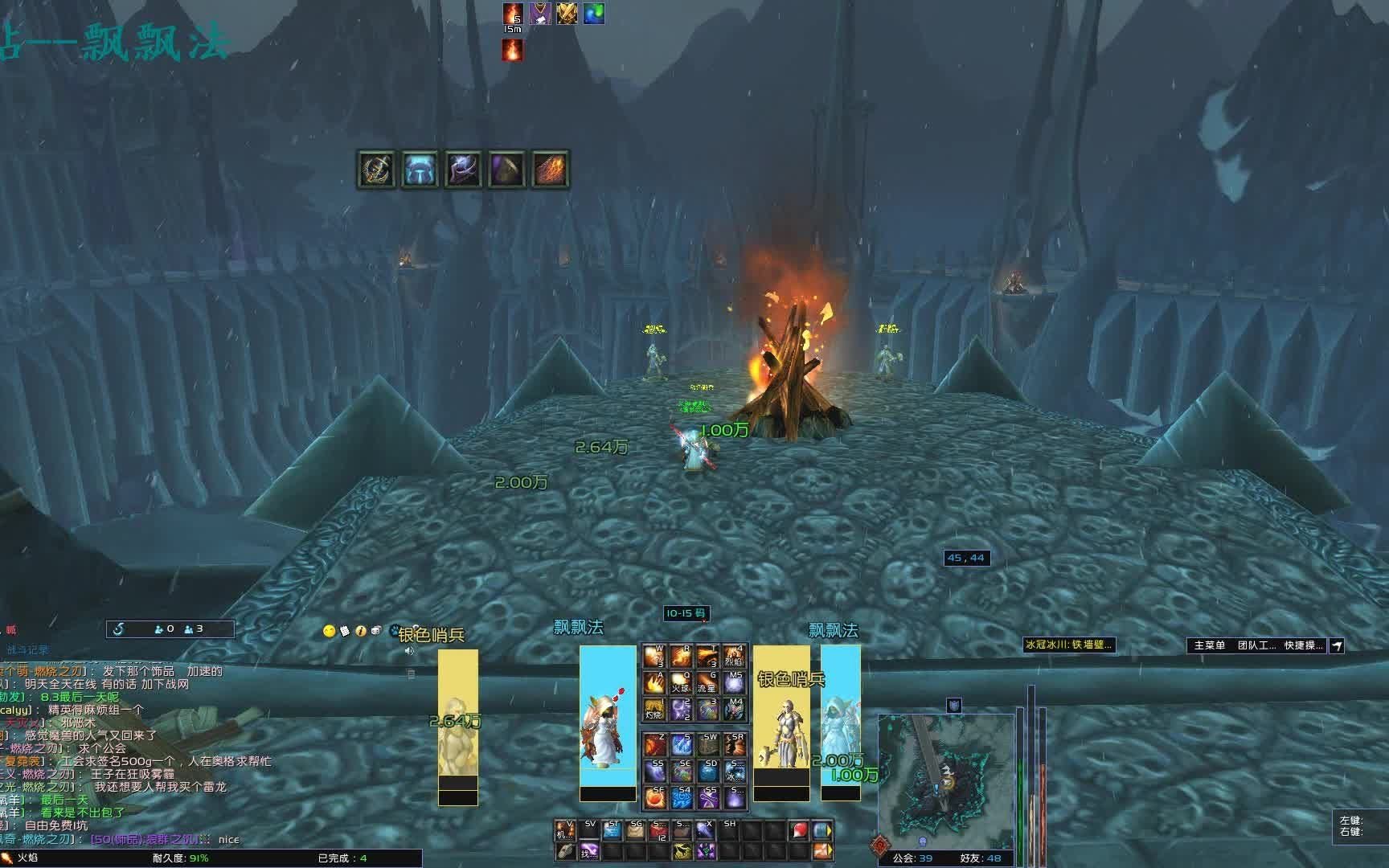Cast the 流星 meteor spell
The width and height of the screenshot is (1389, 868).
pos(707,683)
